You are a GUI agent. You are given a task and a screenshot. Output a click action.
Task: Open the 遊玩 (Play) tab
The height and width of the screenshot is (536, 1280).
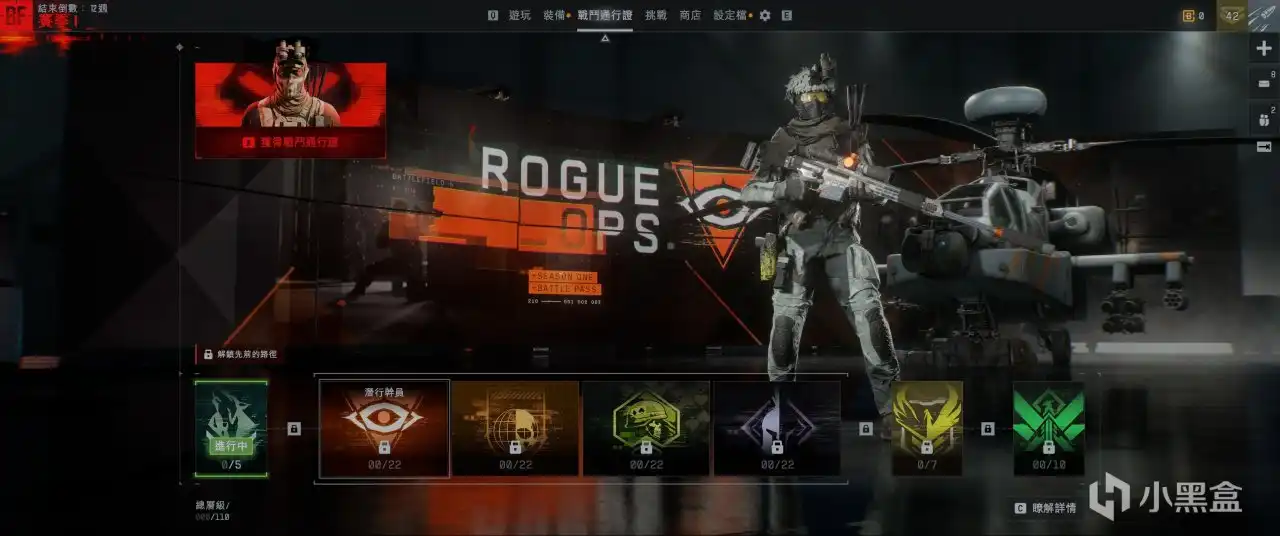[520, 15]
